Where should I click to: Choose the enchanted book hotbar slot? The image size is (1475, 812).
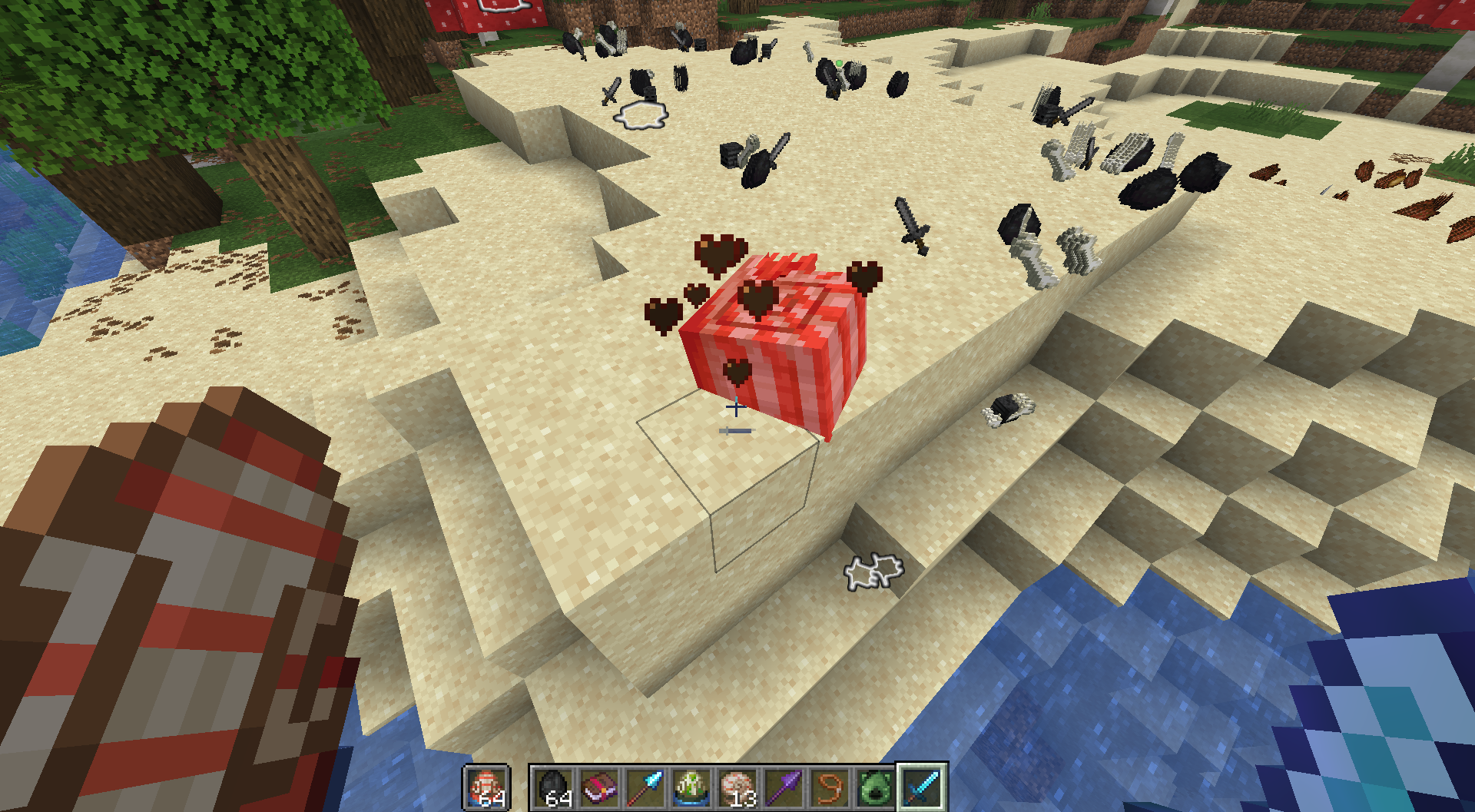tap(600, 787)
